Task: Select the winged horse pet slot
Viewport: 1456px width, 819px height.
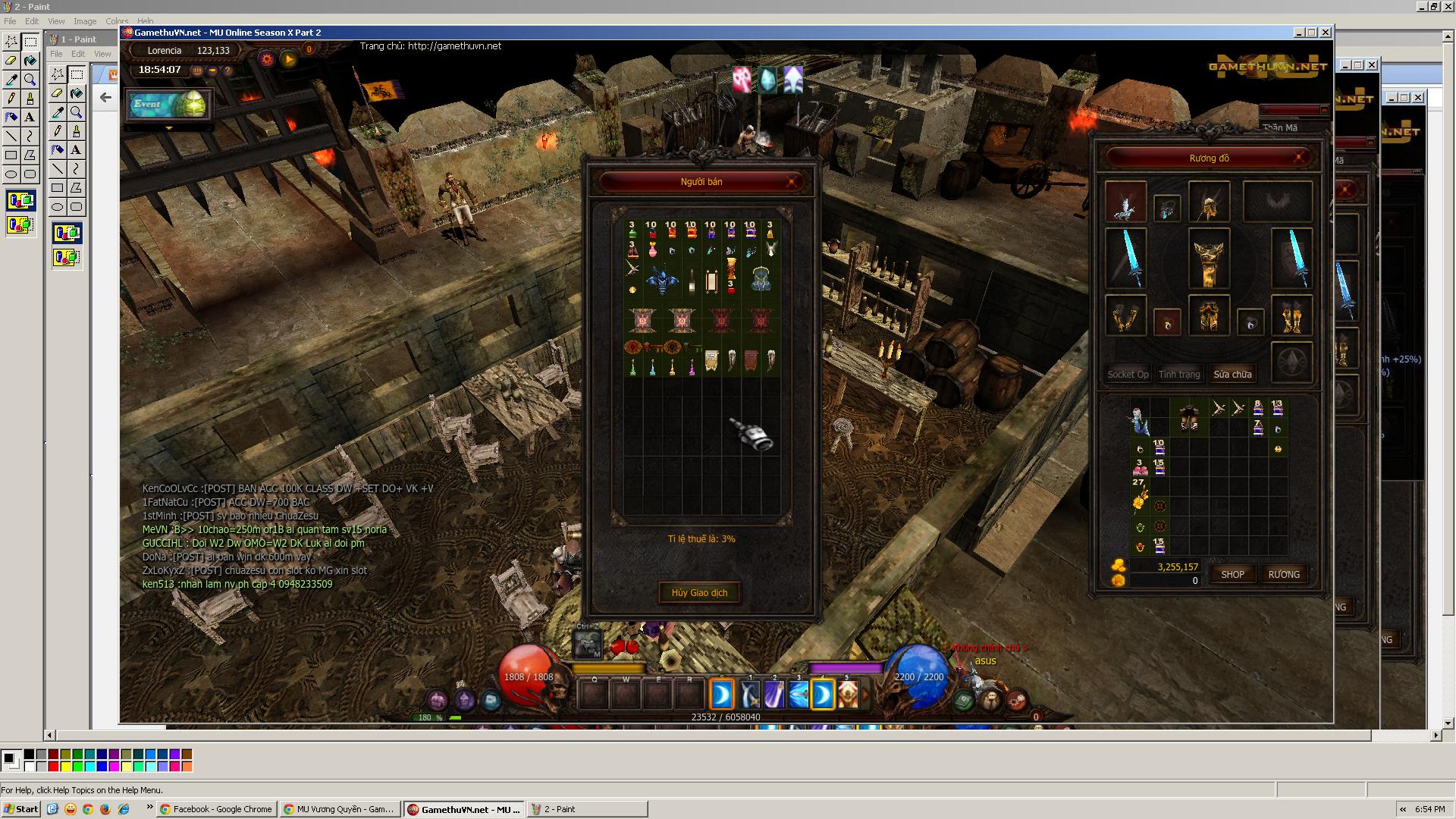Action: pos(1125,202)
